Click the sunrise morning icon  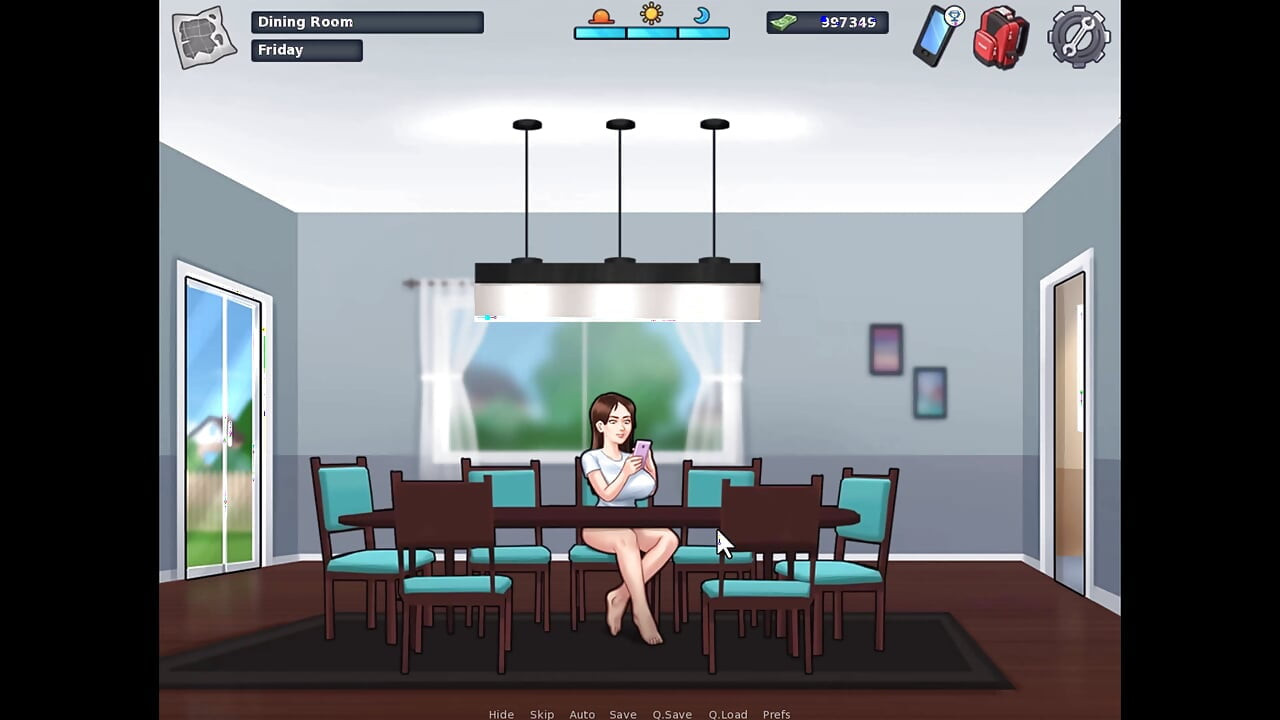(600, 15)
